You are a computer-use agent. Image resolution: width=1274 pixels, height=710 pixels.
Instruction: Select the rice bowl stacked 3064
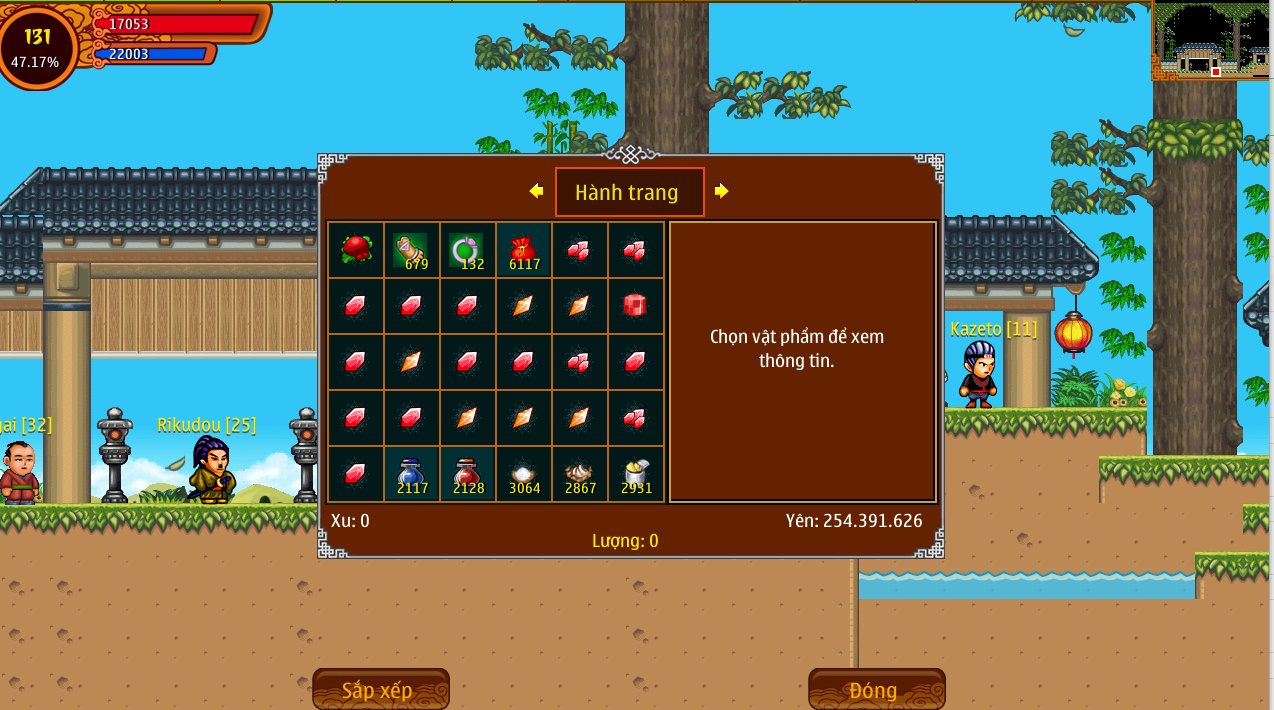tap(523, 475)
